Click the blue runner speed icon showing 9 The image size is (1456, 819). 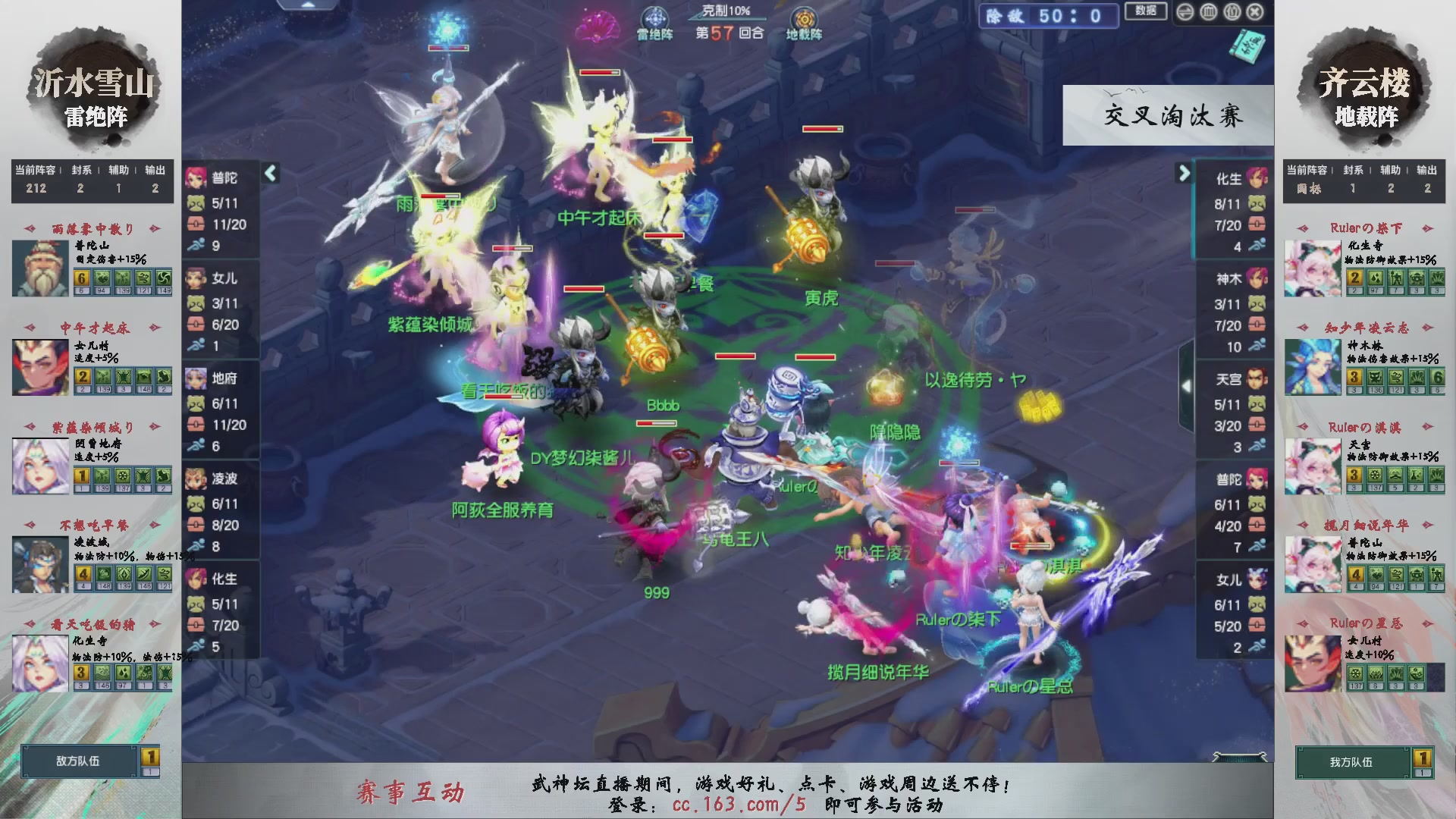(x=196, y=246)
